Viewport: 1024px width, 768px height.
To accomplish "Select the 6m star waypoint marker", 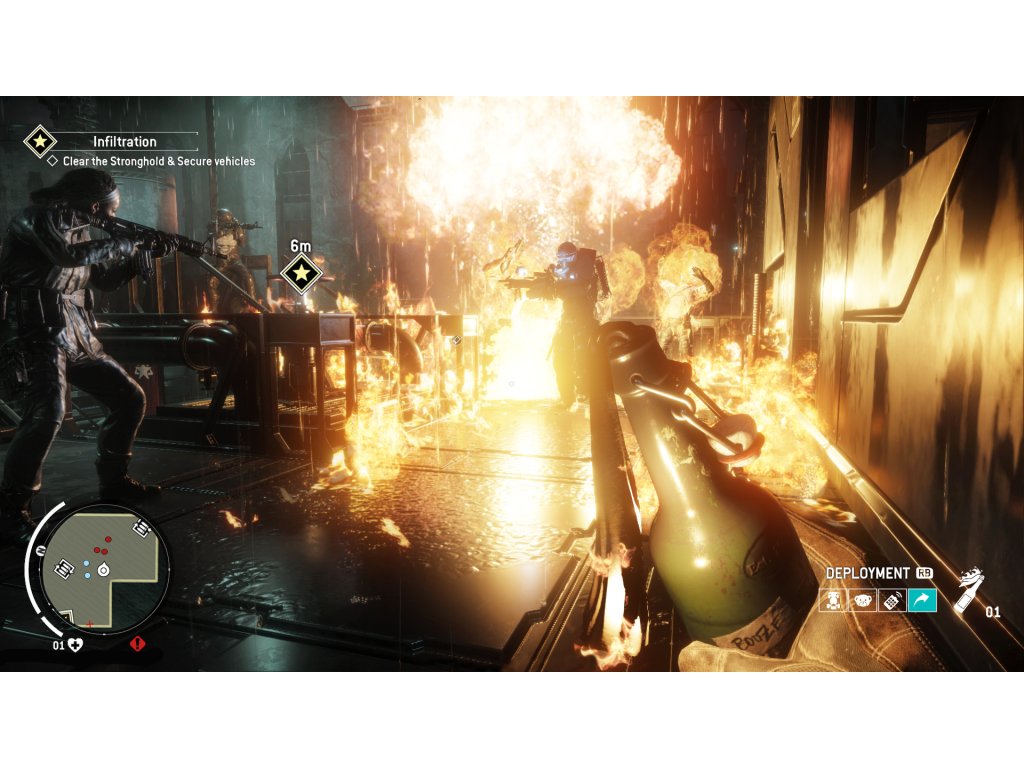I will click(300, 272).
